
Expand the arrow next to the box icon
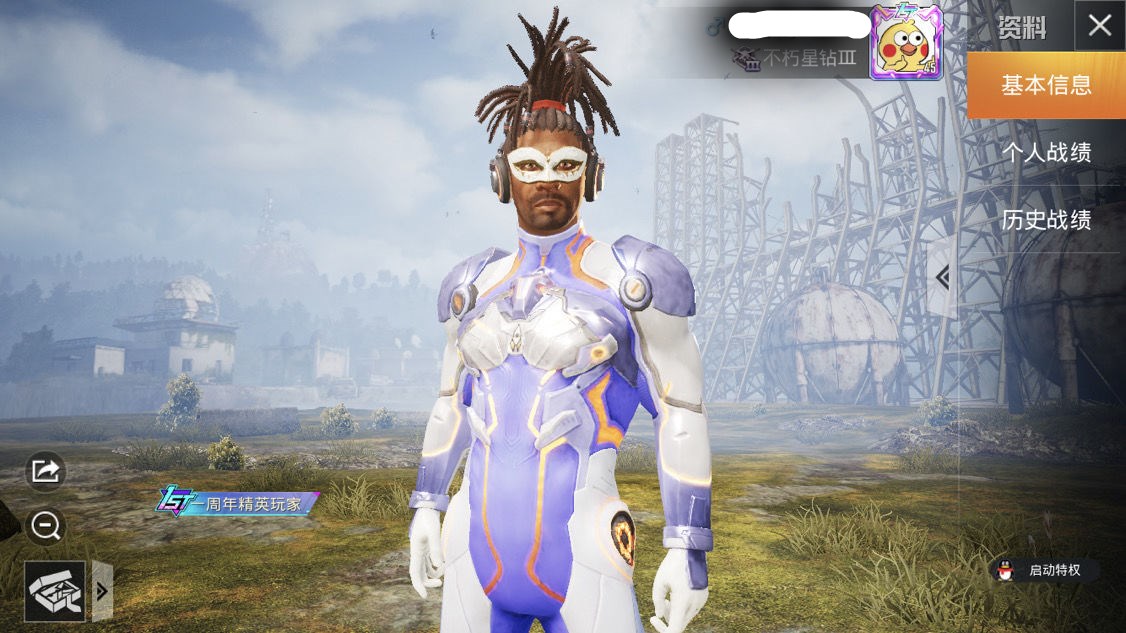tap(102, 591)
